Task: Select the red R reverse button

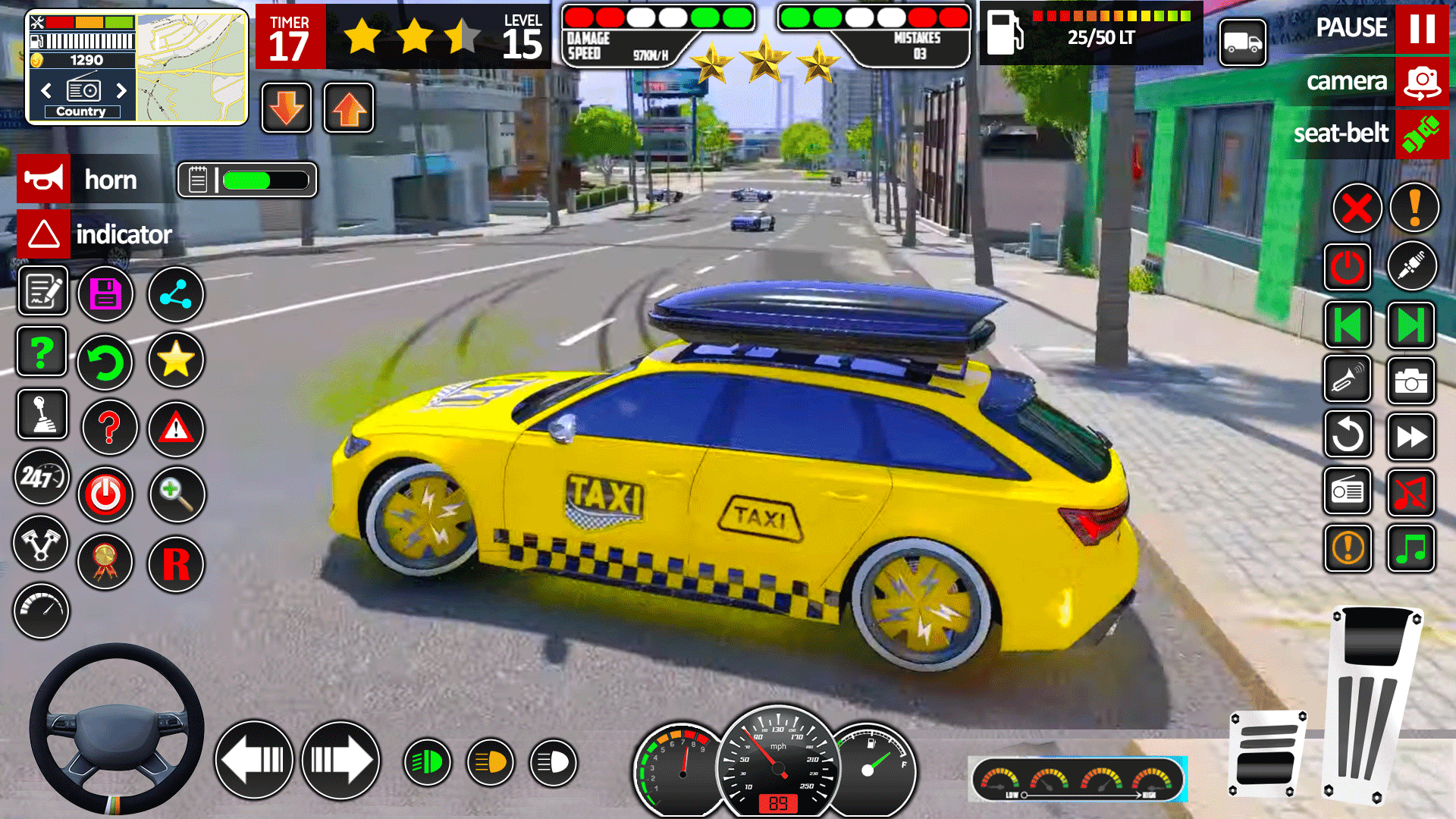Action: 175,564
